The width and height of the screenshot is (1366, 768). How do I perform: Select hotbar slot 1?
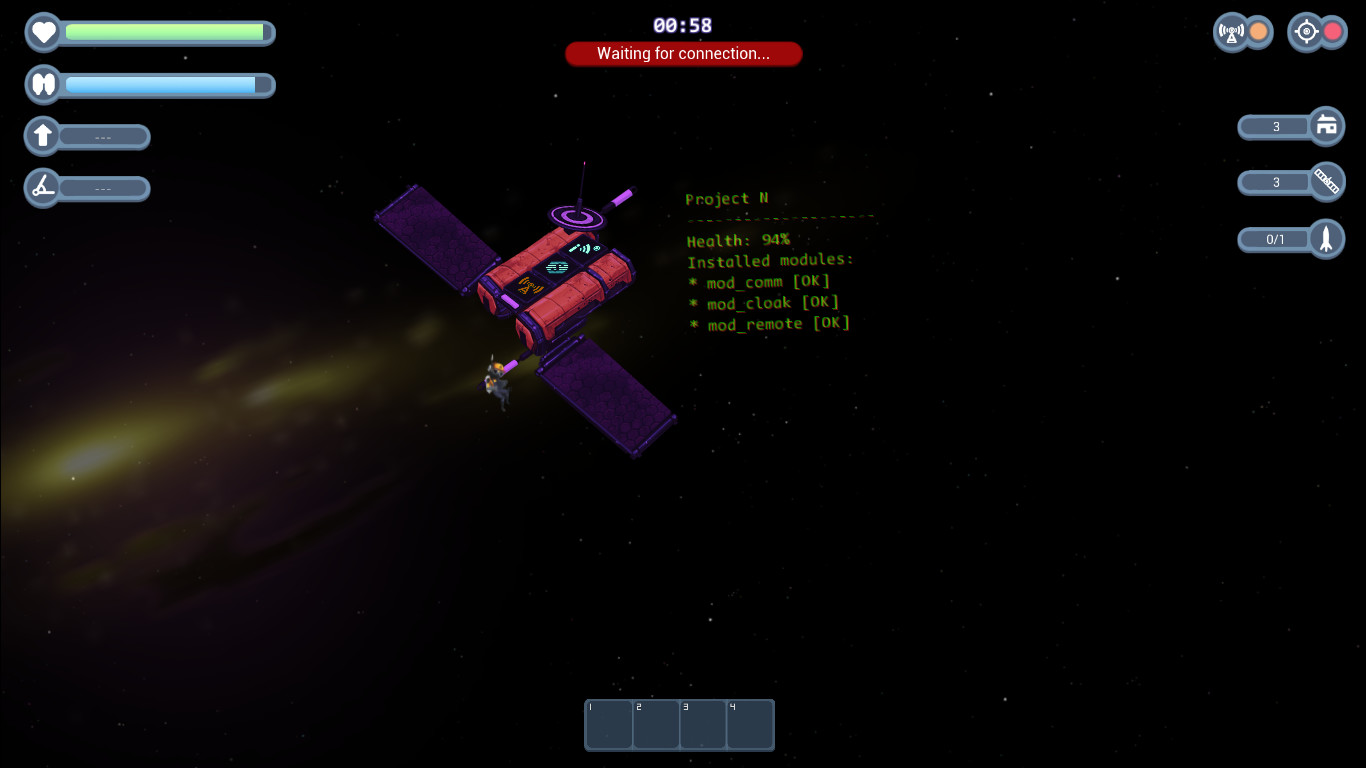609,724
